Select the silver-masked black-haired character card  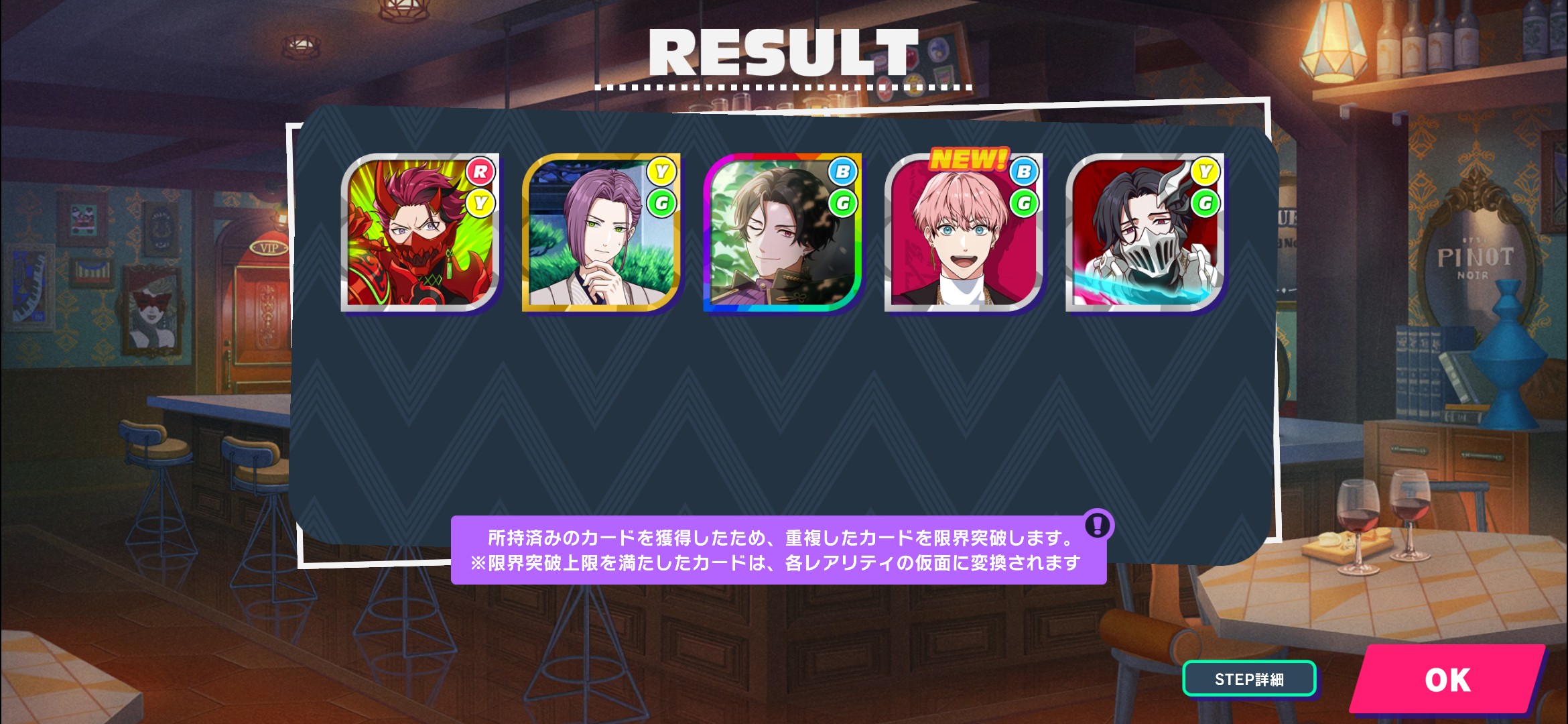(1145, 233)
